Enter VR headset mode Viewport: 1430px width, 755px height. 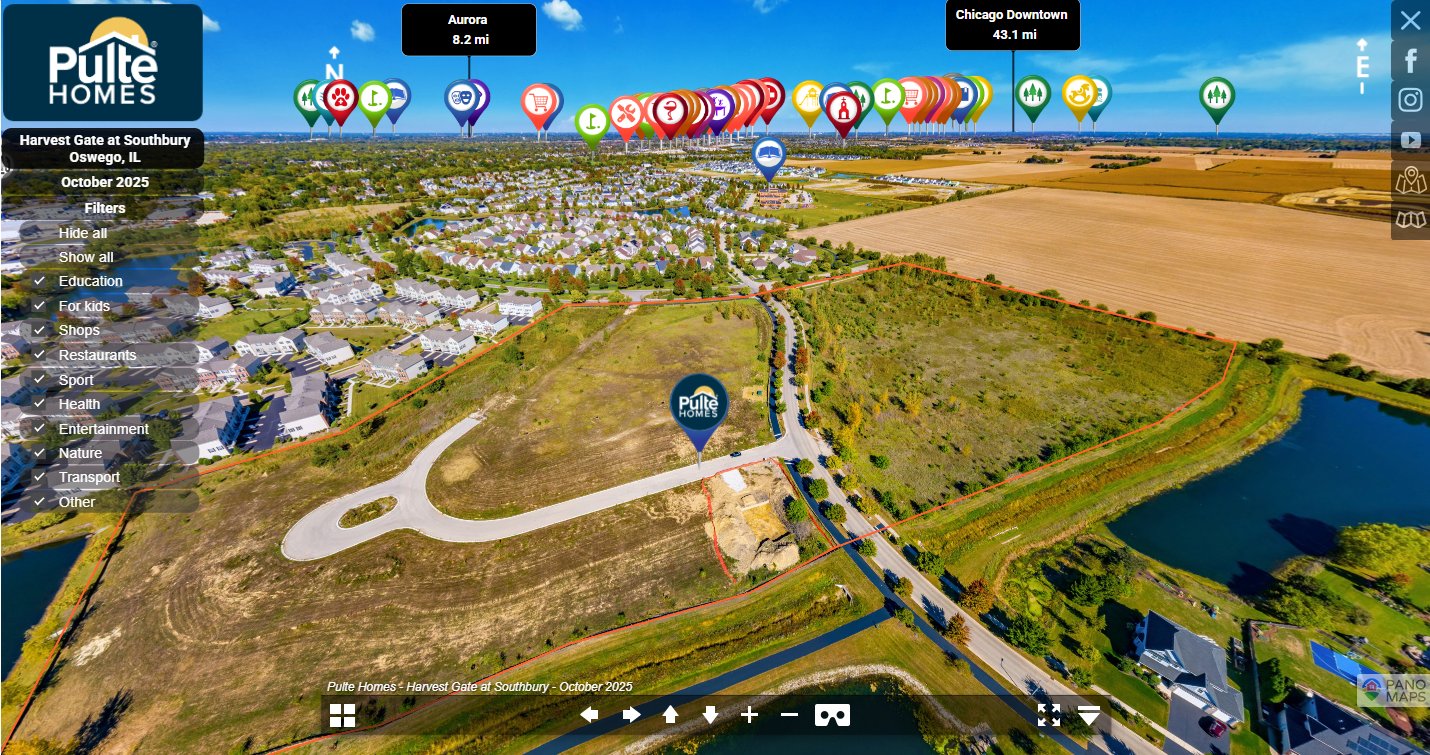[832, 715]
